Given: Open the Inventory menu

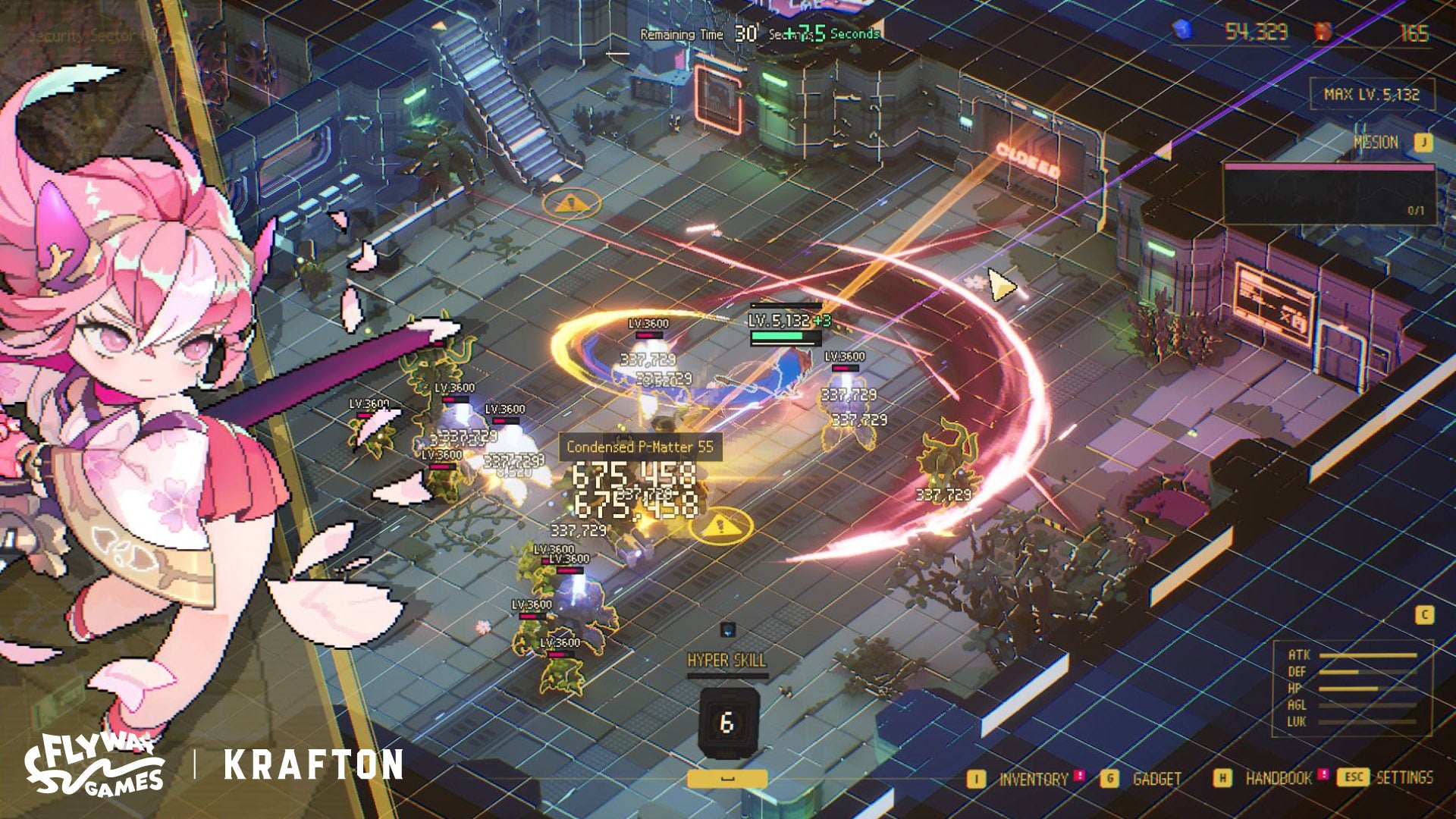Looking at the screenshot, I should [1031, 779].
